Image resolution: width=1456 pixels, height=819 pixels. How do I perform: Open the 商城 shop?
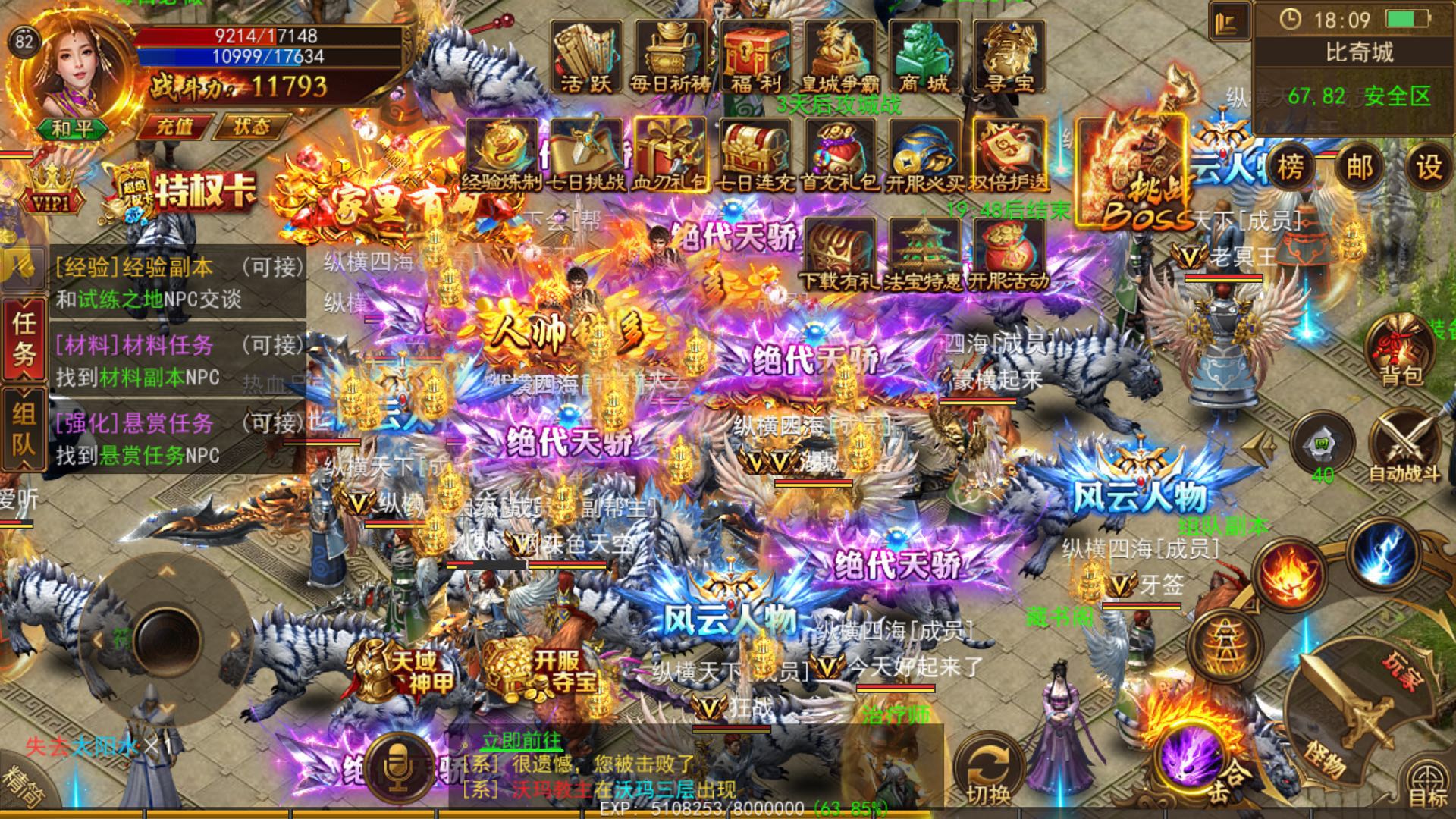pos(924,58)
